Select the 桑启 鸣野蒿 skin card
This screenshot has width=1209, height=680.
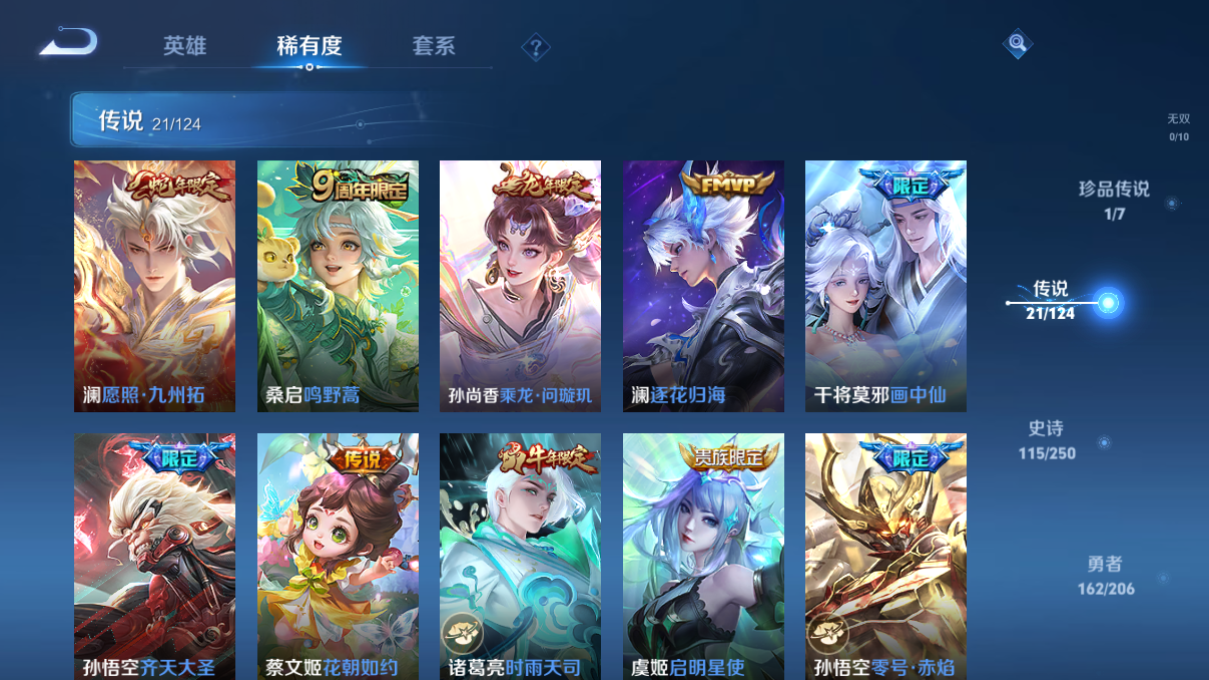click(x=338, y=286)
